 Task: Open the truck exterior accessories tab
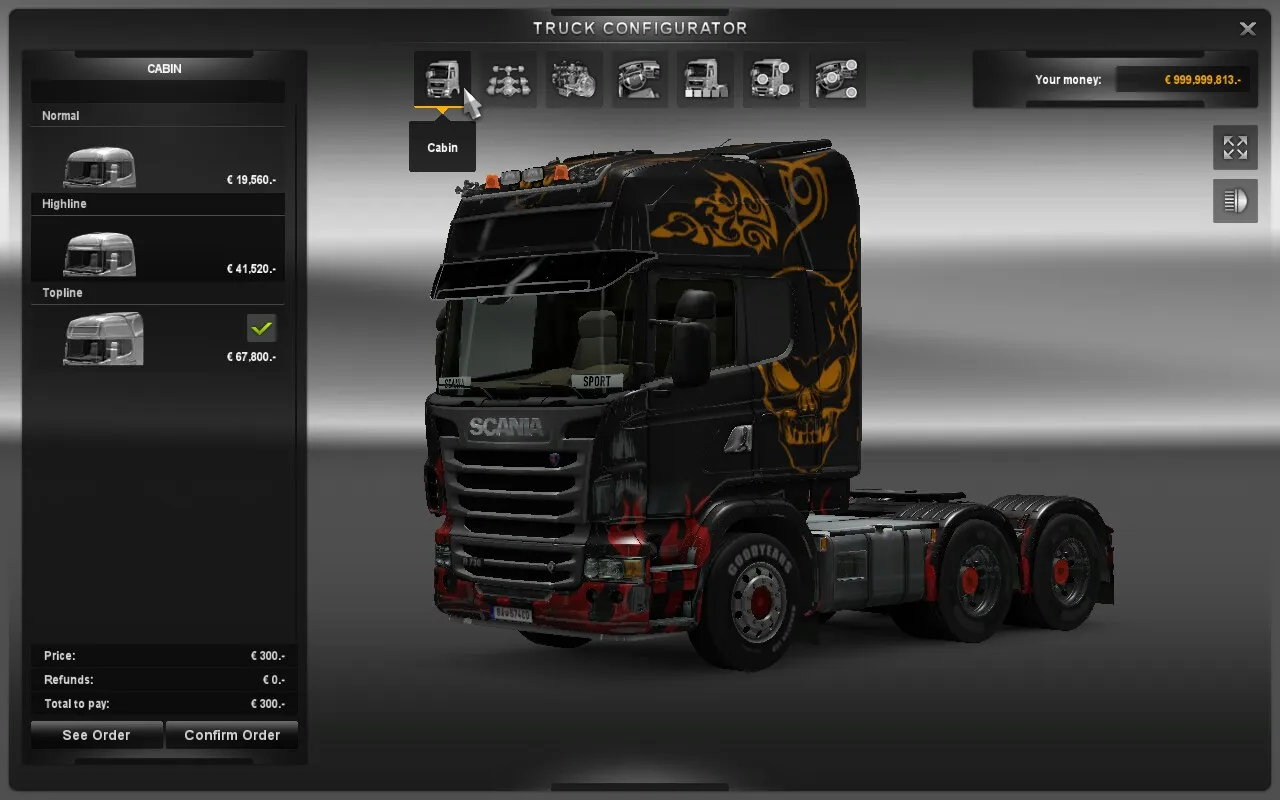tap(771, 79)
